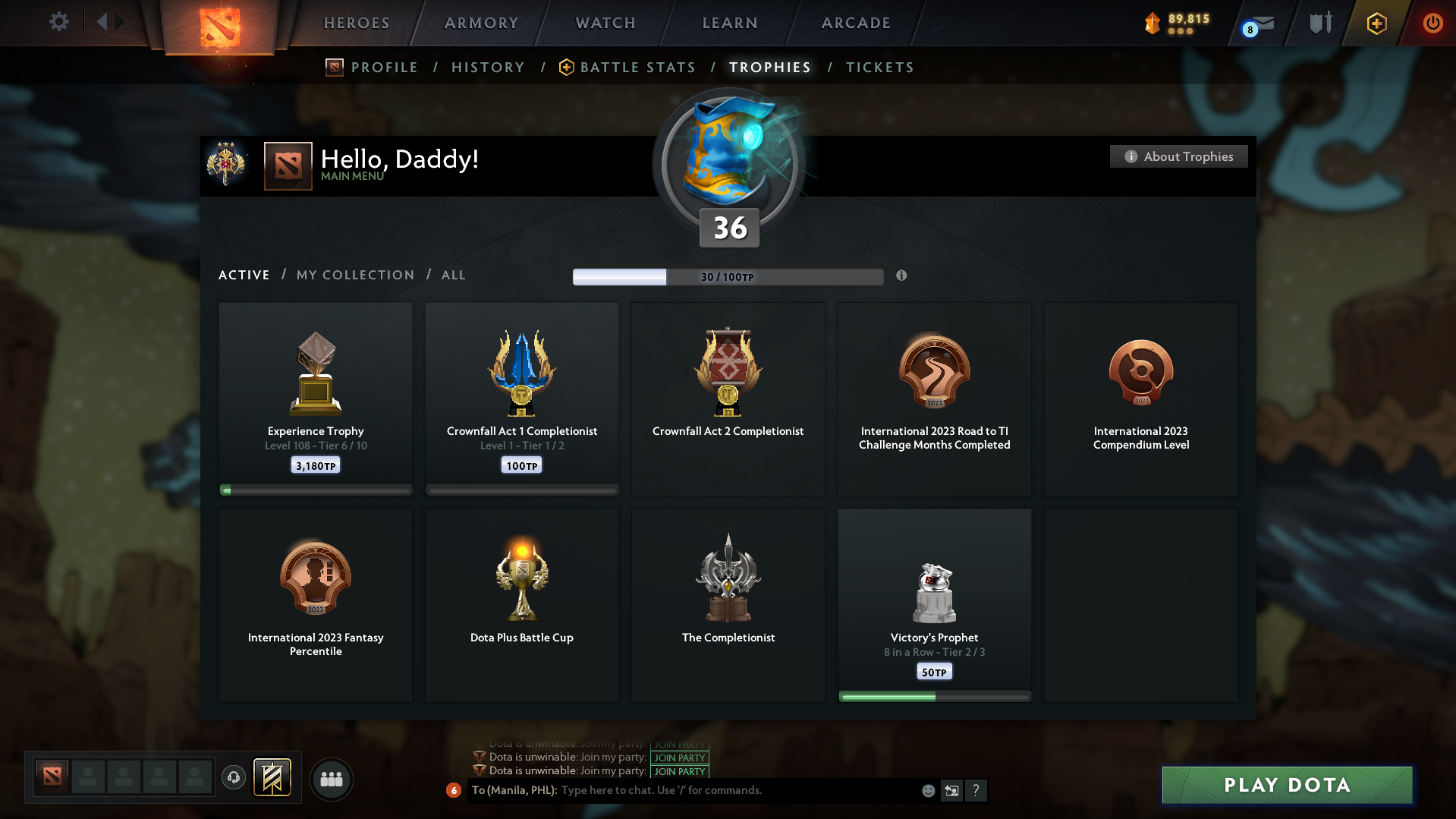Open the ARCADE menu
Image resolution: width=1456 pixels, height=819 pixels.
click(855, 23)
